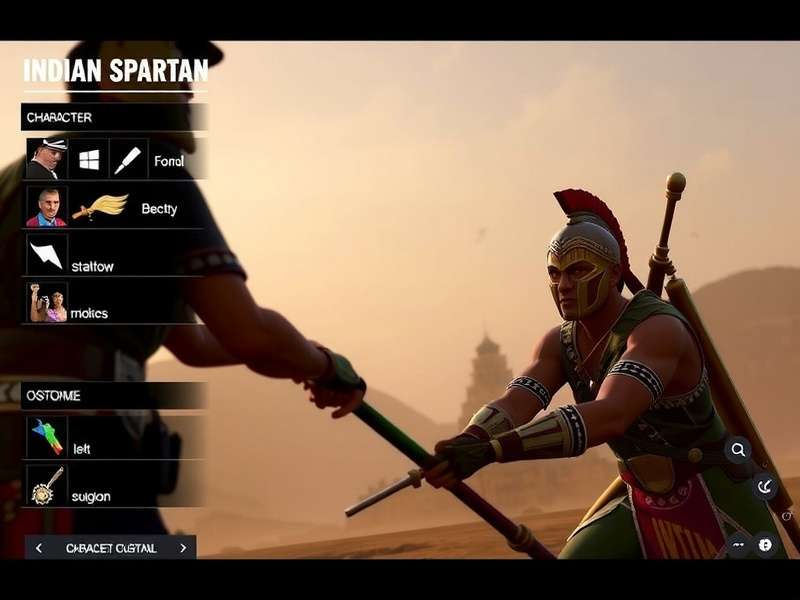Click the Windows logo icon
The height and width of the screenshot is (600, 800).
pos(89,159)
